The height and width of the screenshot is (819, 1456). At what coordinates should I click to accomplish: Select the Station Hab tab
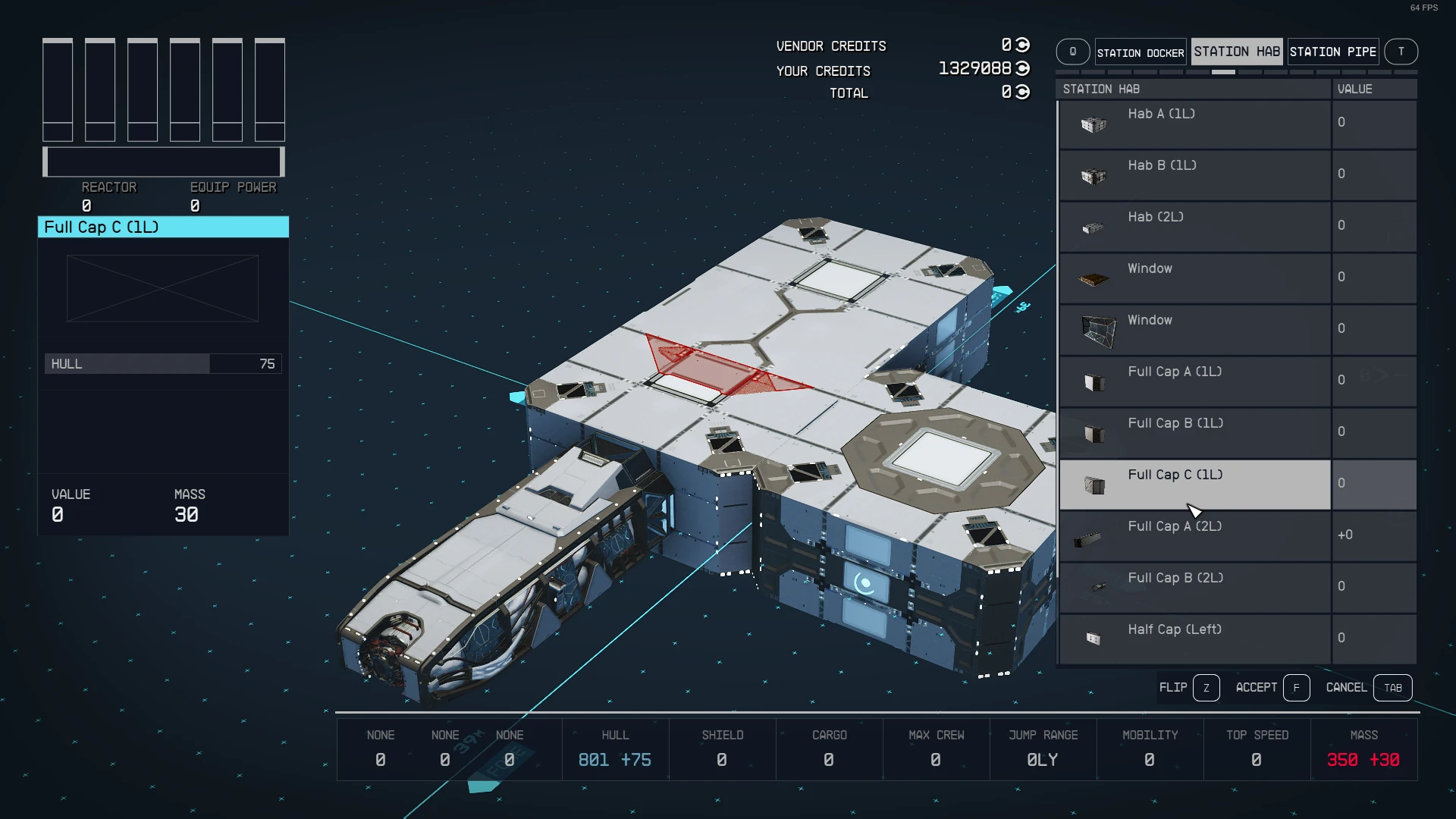[x=1236, y=52]
